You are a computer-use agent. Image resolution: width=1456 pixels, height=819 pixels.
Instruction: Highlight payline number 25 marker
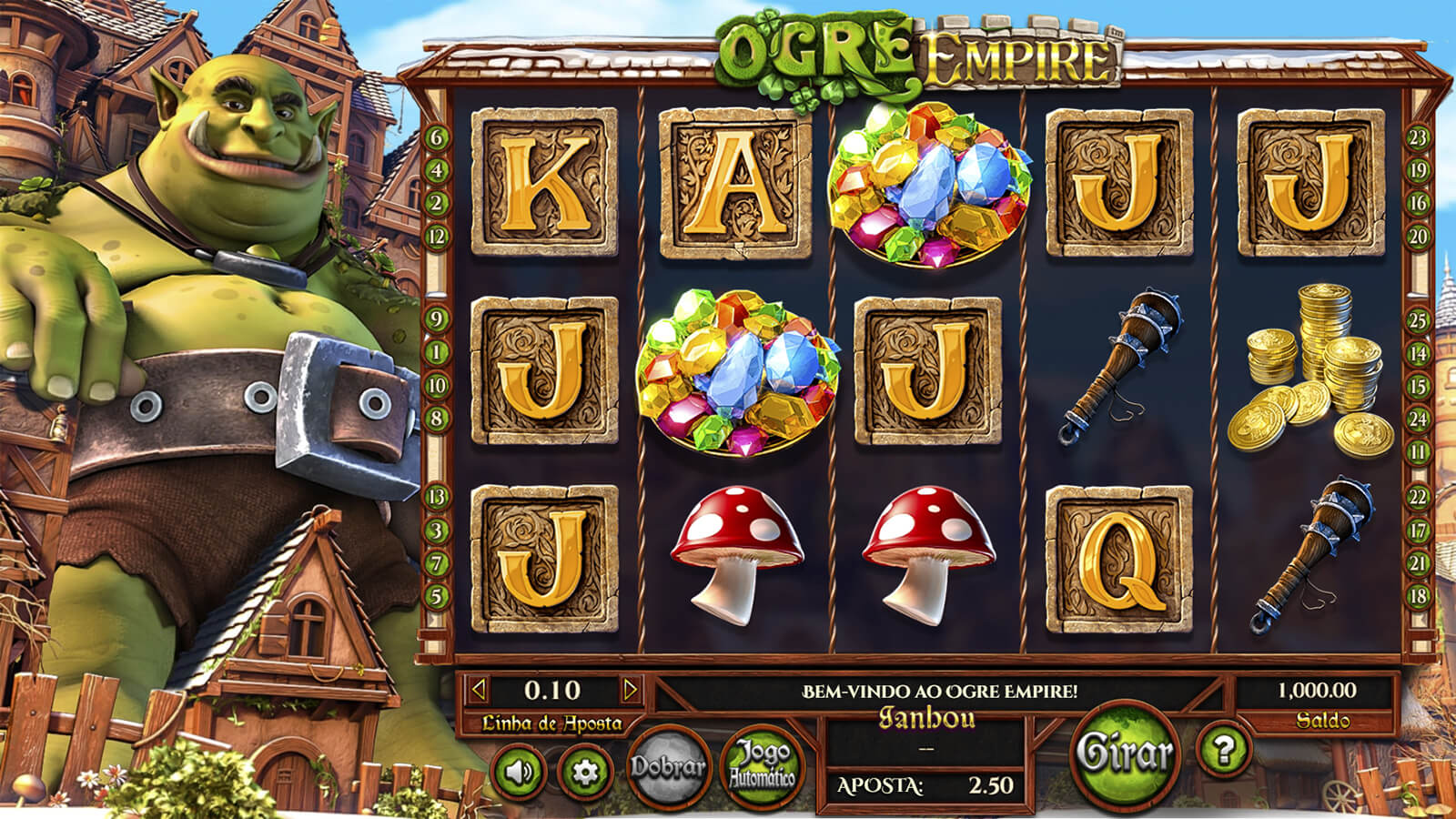pos(1418,320)
